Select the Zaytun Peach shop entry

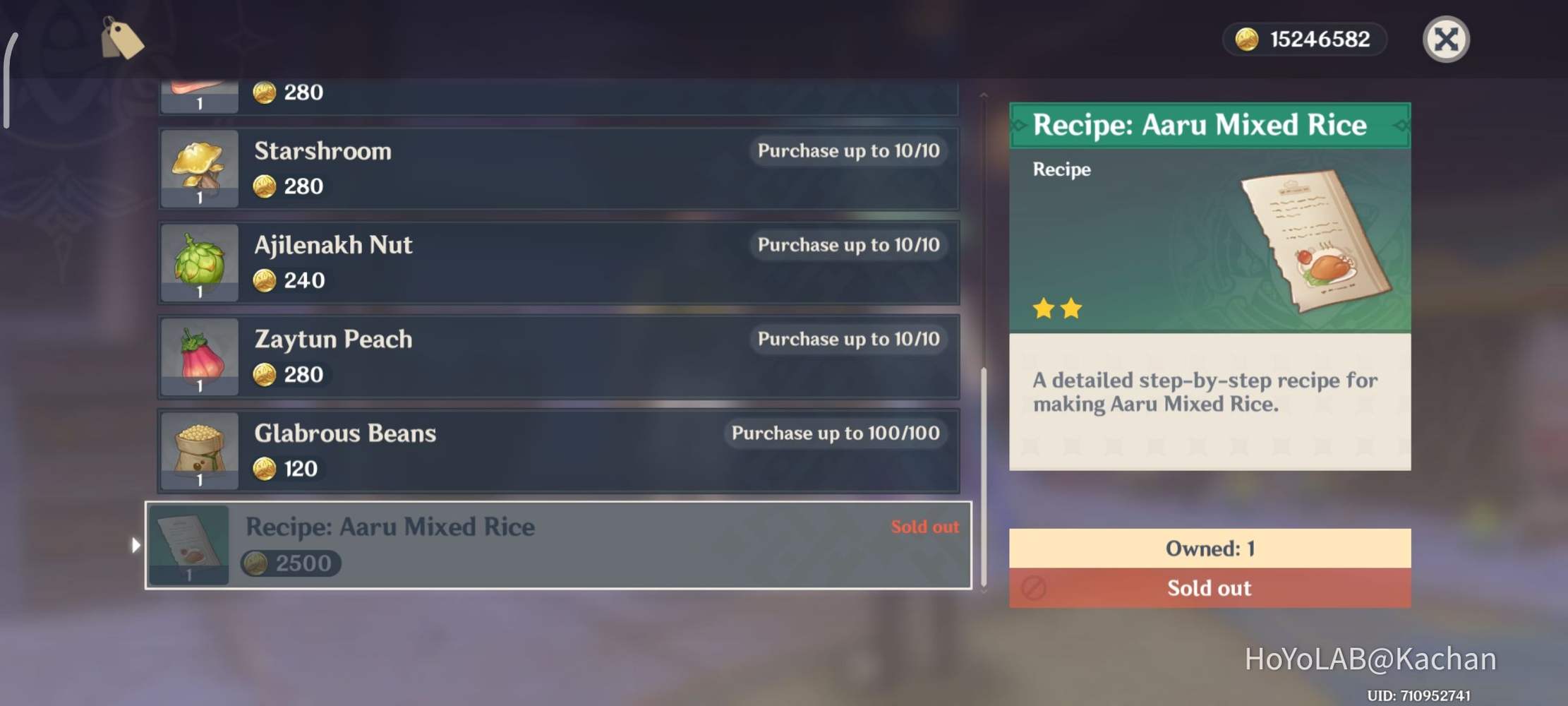click(557, 357)
